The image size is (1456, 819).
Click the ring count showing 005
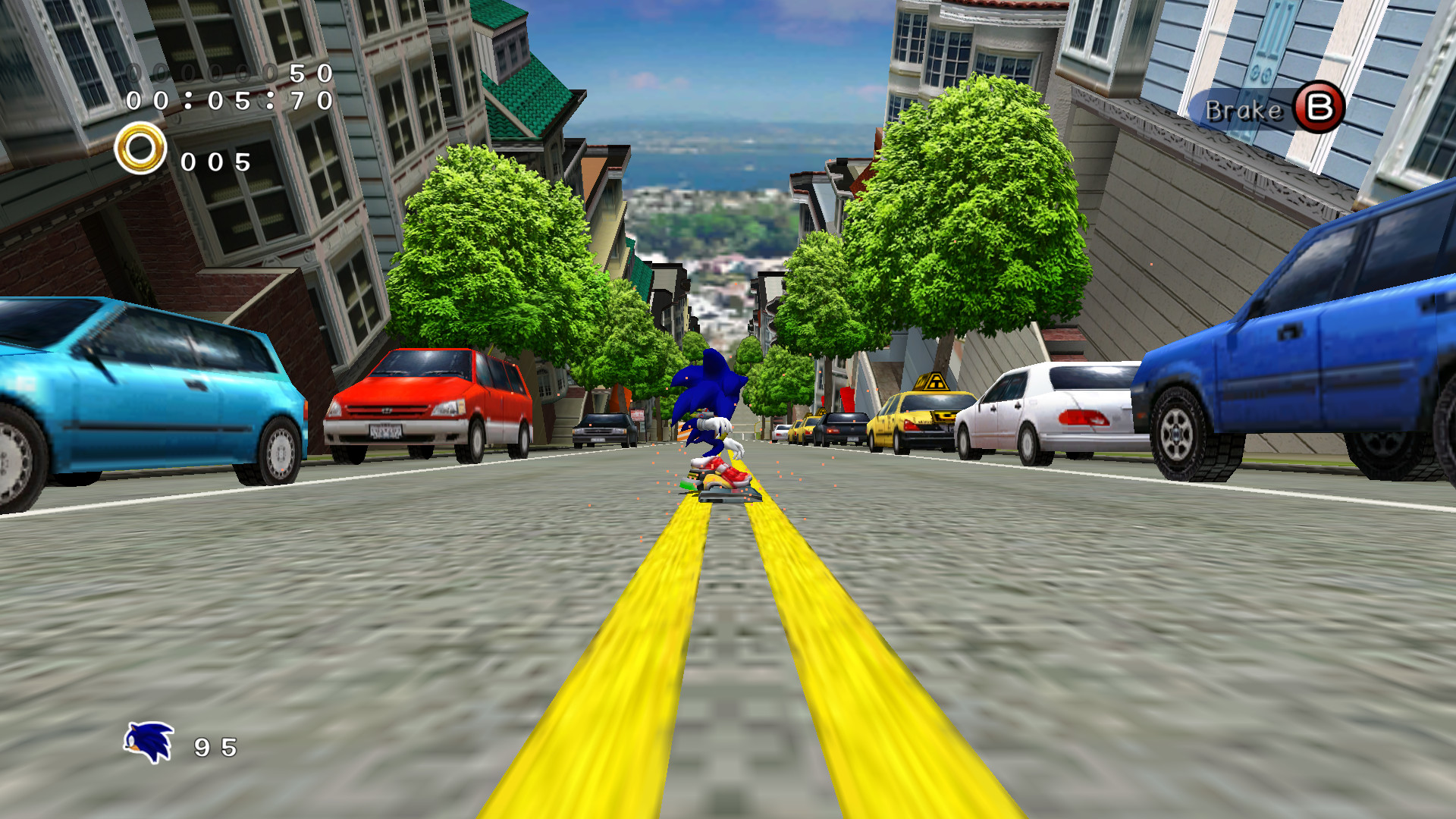point(215,161)
